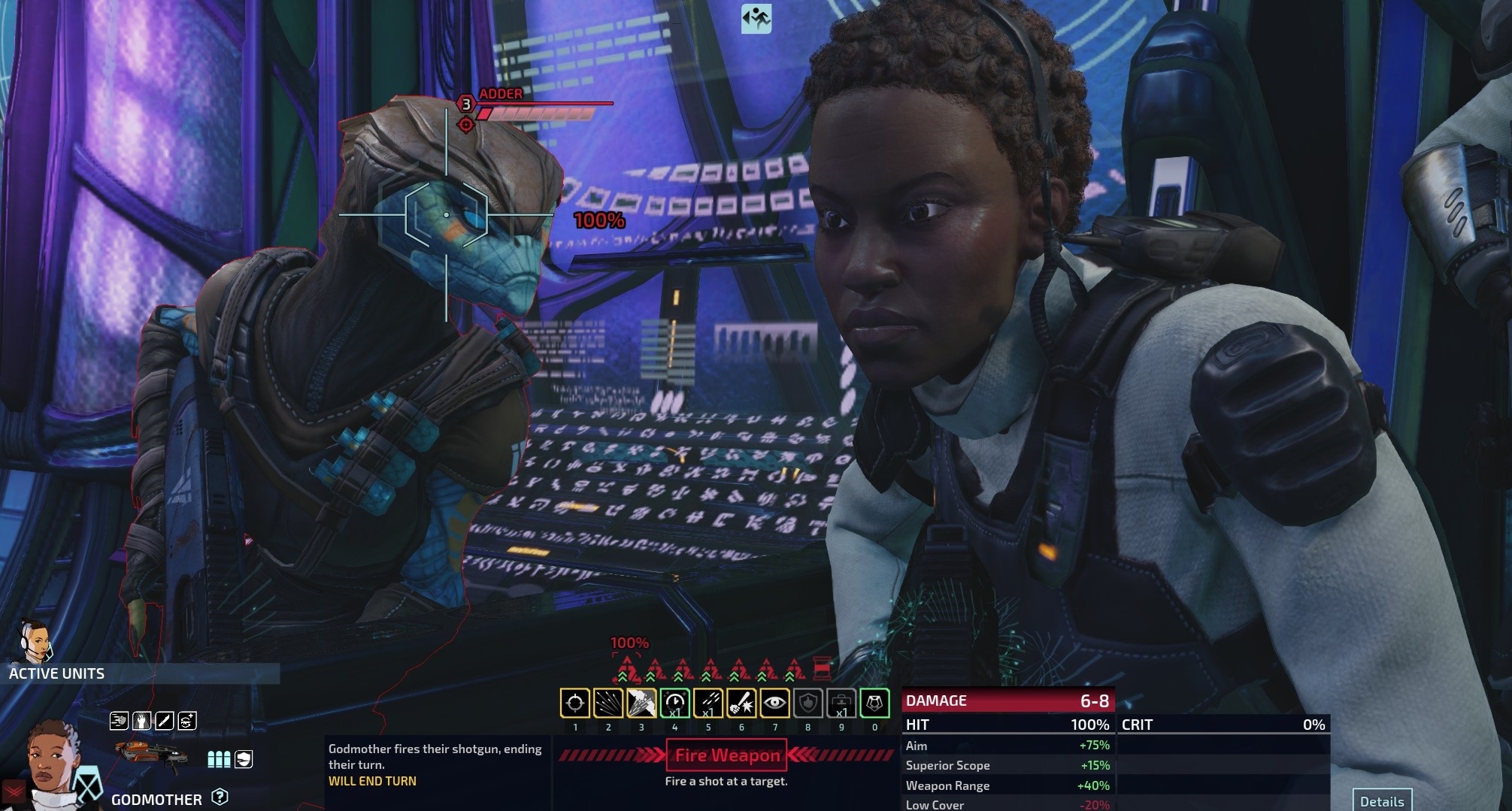
Task: Click the knife passive ability icon
Action: [x=164, y=722]
